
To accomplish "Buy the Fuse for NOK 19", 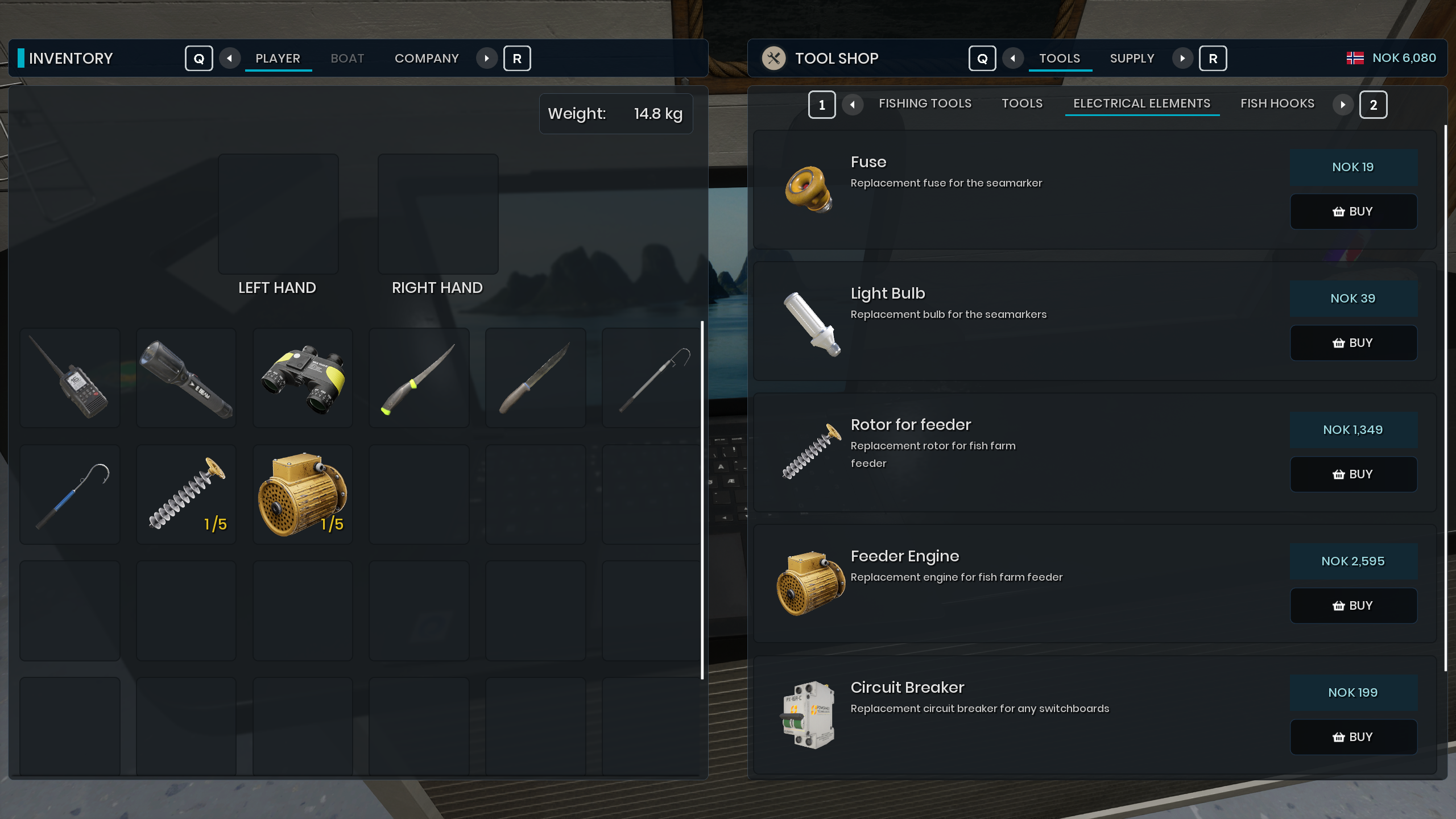I will tap(1352, 212).
